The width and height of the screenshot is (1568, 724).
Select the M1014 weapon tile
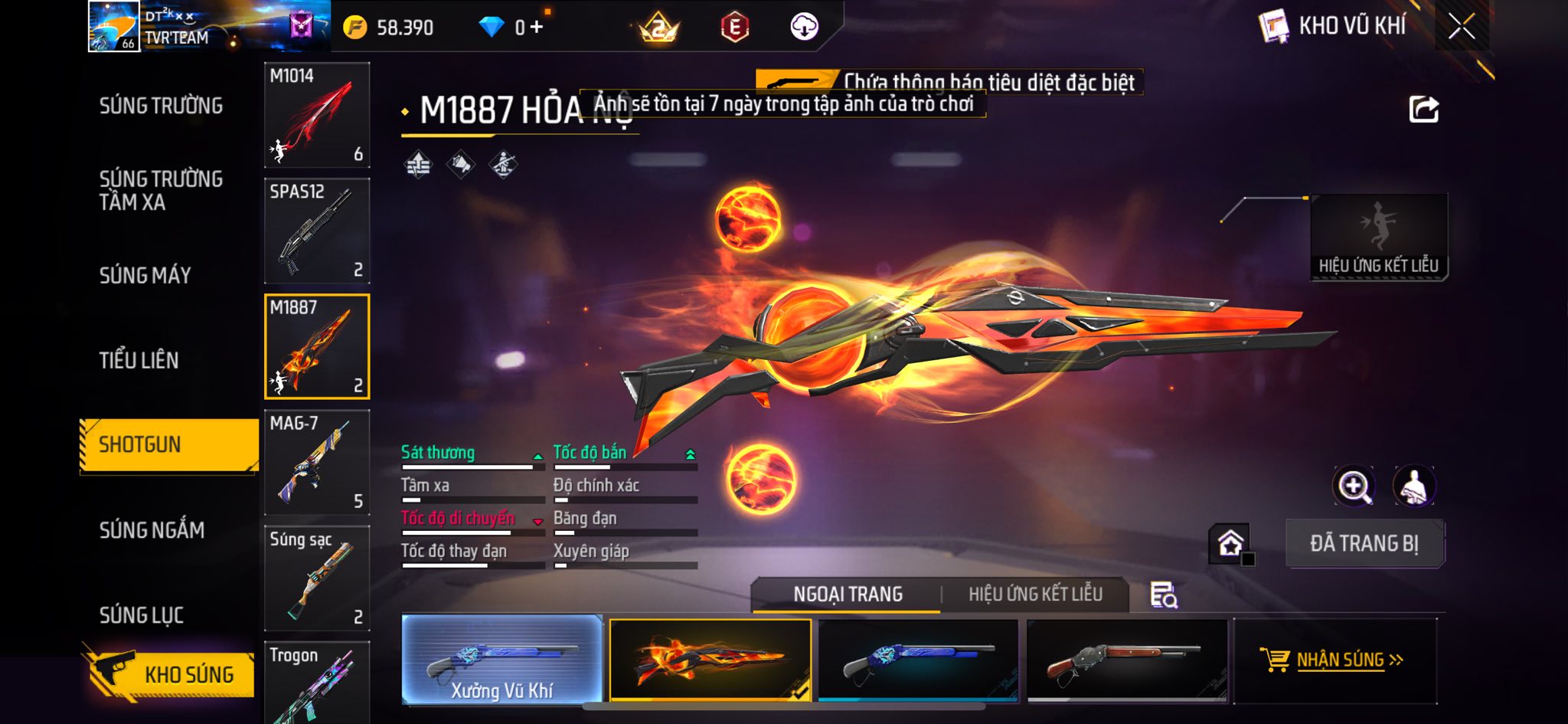pos(317,115)
